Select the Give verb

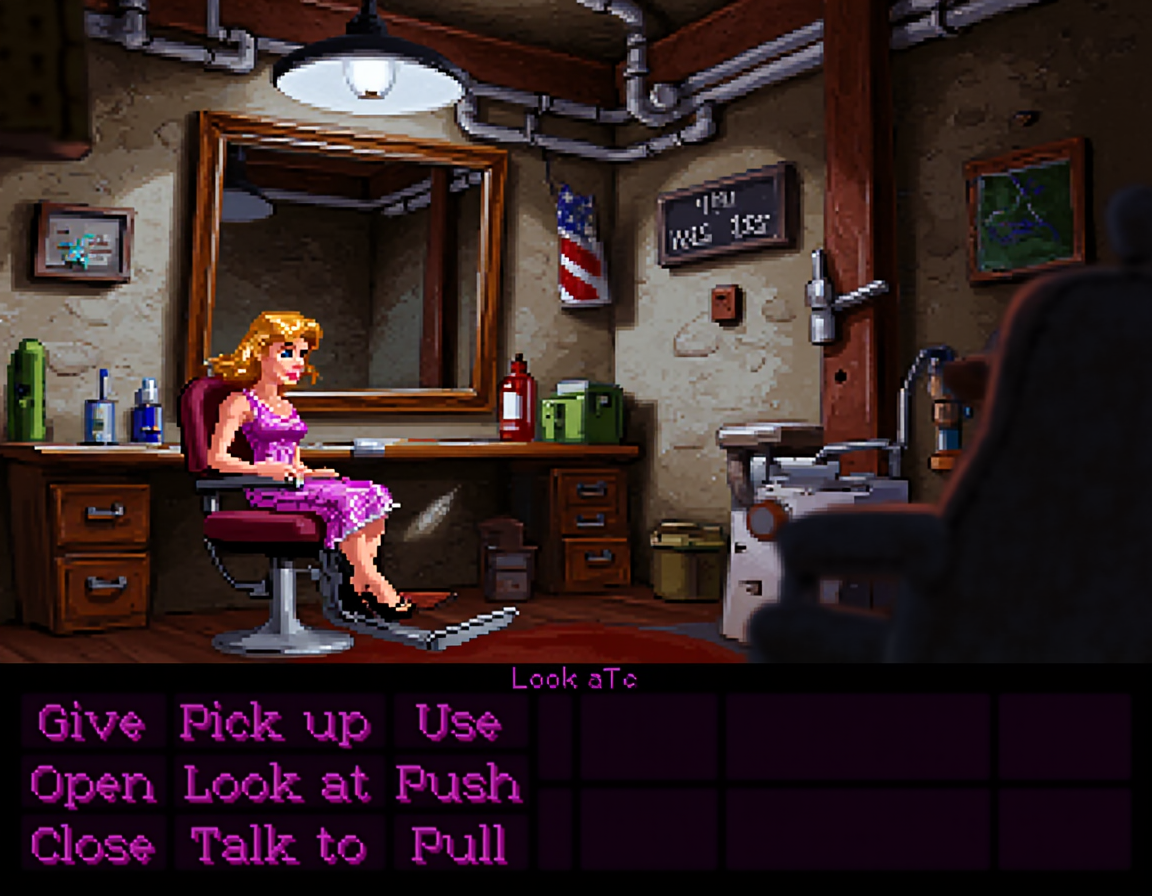(x=91, y=723)
